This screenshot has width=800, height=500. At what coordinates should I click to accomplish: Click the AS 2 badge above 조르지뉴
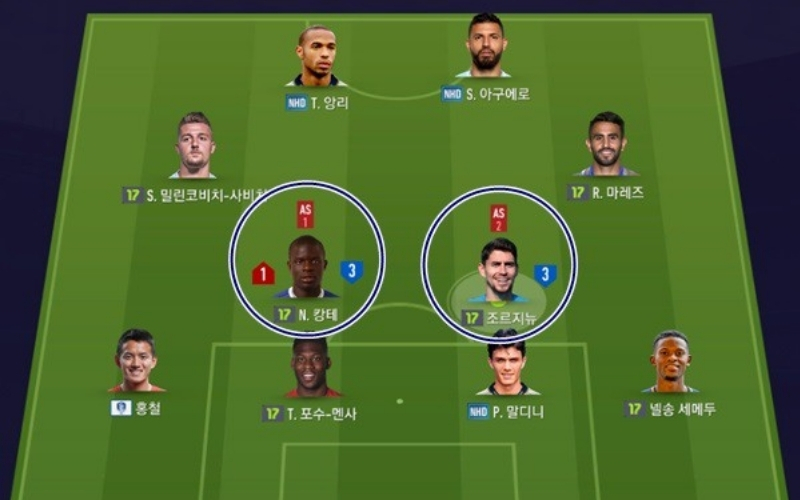pyautogui.click(x=498, y=218)
